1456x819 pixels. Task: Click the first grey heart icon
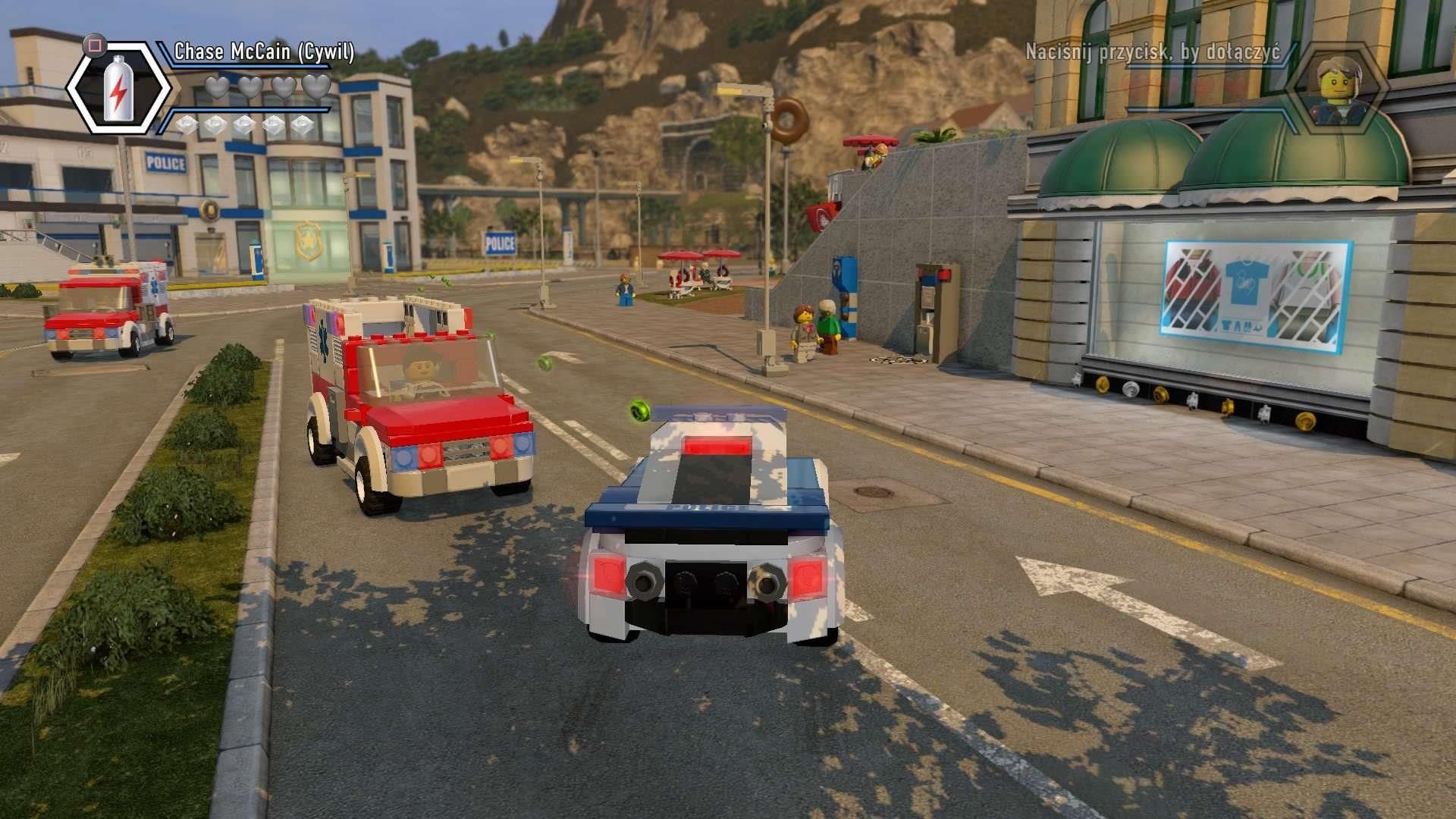(218, 89)
